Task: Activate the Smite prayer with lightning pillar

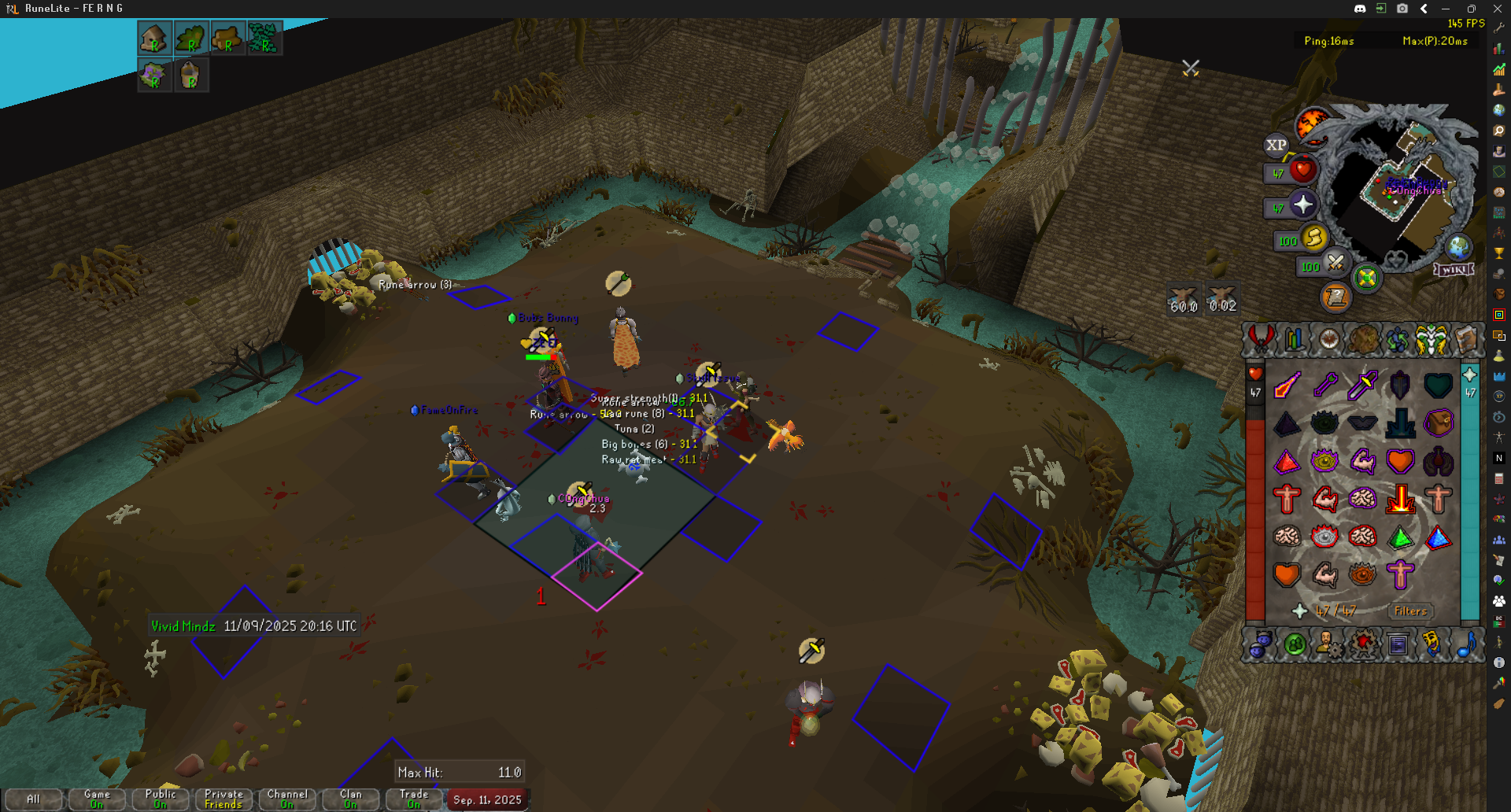Action: point(1401,499)
